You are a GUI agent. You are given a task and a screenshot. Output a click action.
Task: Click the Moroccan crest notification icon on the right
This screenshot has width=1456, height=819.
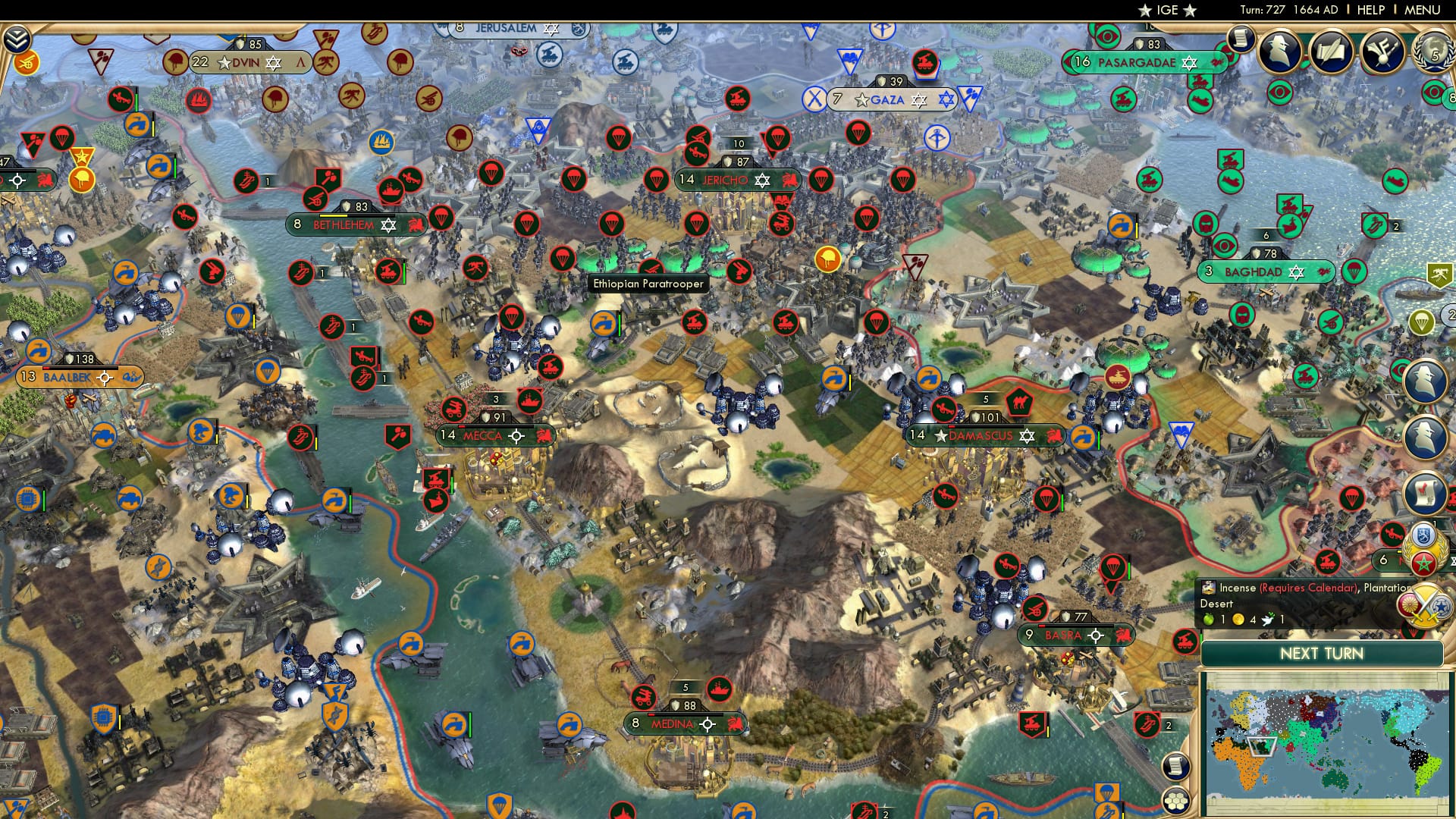point(1423,563)
